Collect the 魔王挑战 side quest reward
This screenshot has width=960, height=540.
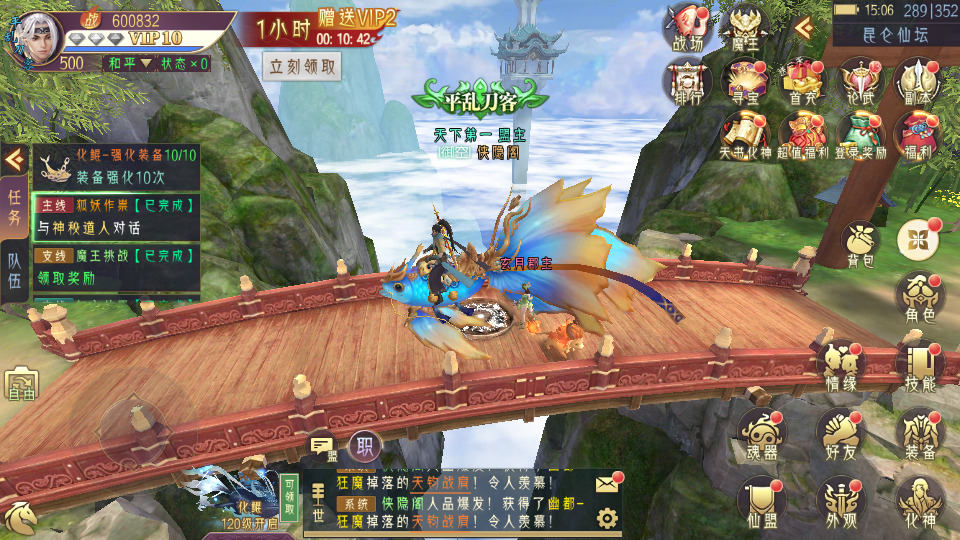point(114,267)
